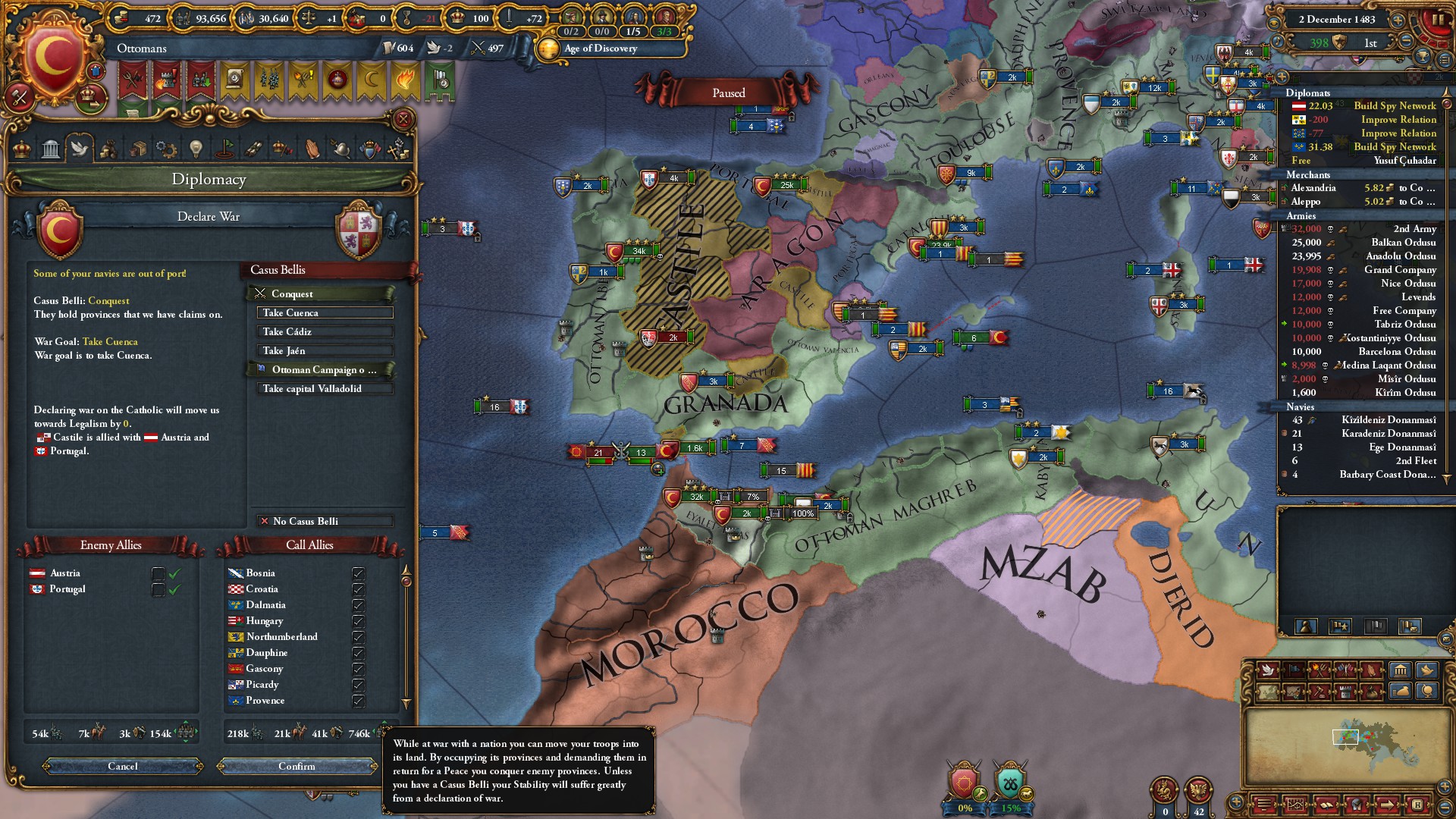1456x819 pixels.
Task: Uncheck Hungary in Call Allies list
Action: point(358,621)
